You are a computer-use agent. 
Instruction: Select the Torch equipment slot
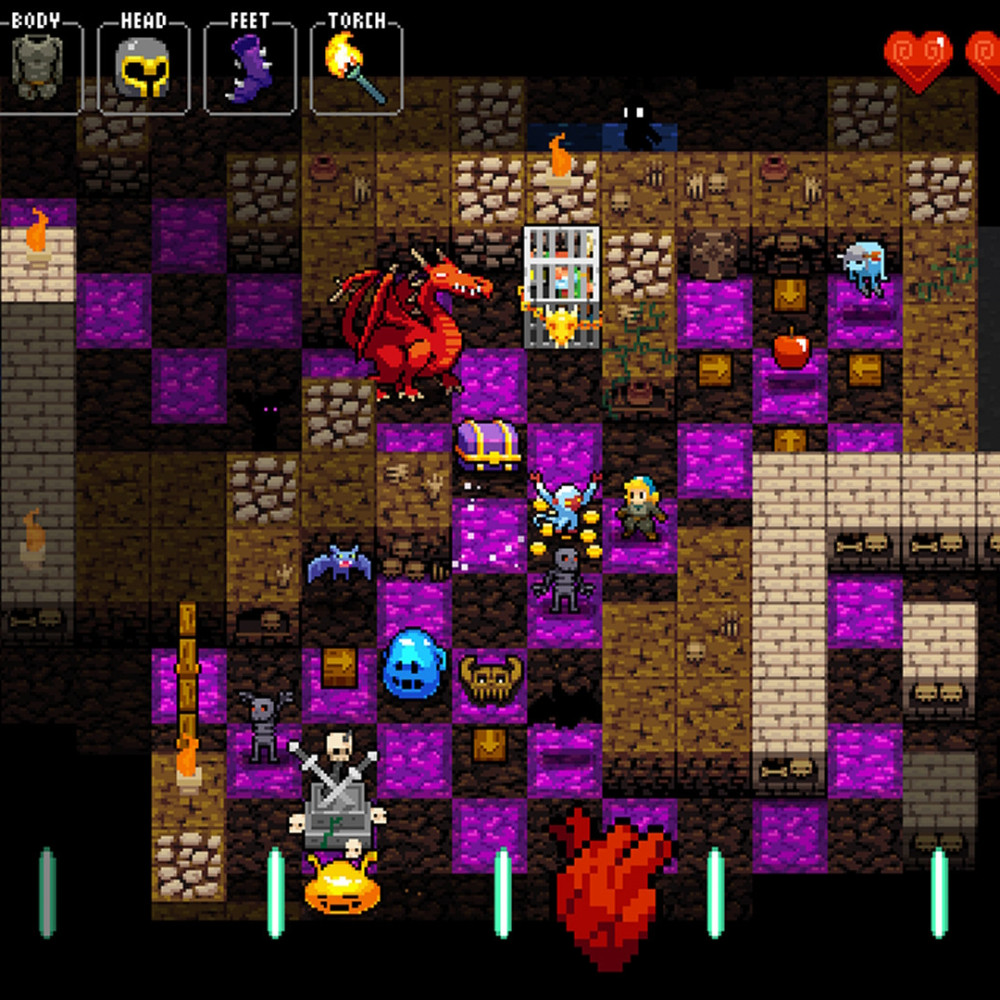pyautogui.click(x=356, y=67)
